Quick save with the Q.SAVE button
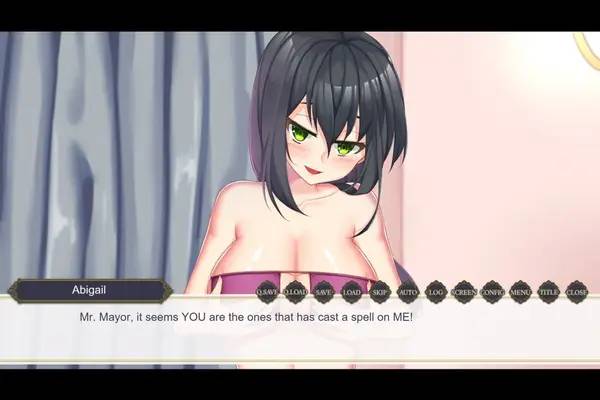Image resolution: width=600 pixels, height=400 pixels. (267, 292)
